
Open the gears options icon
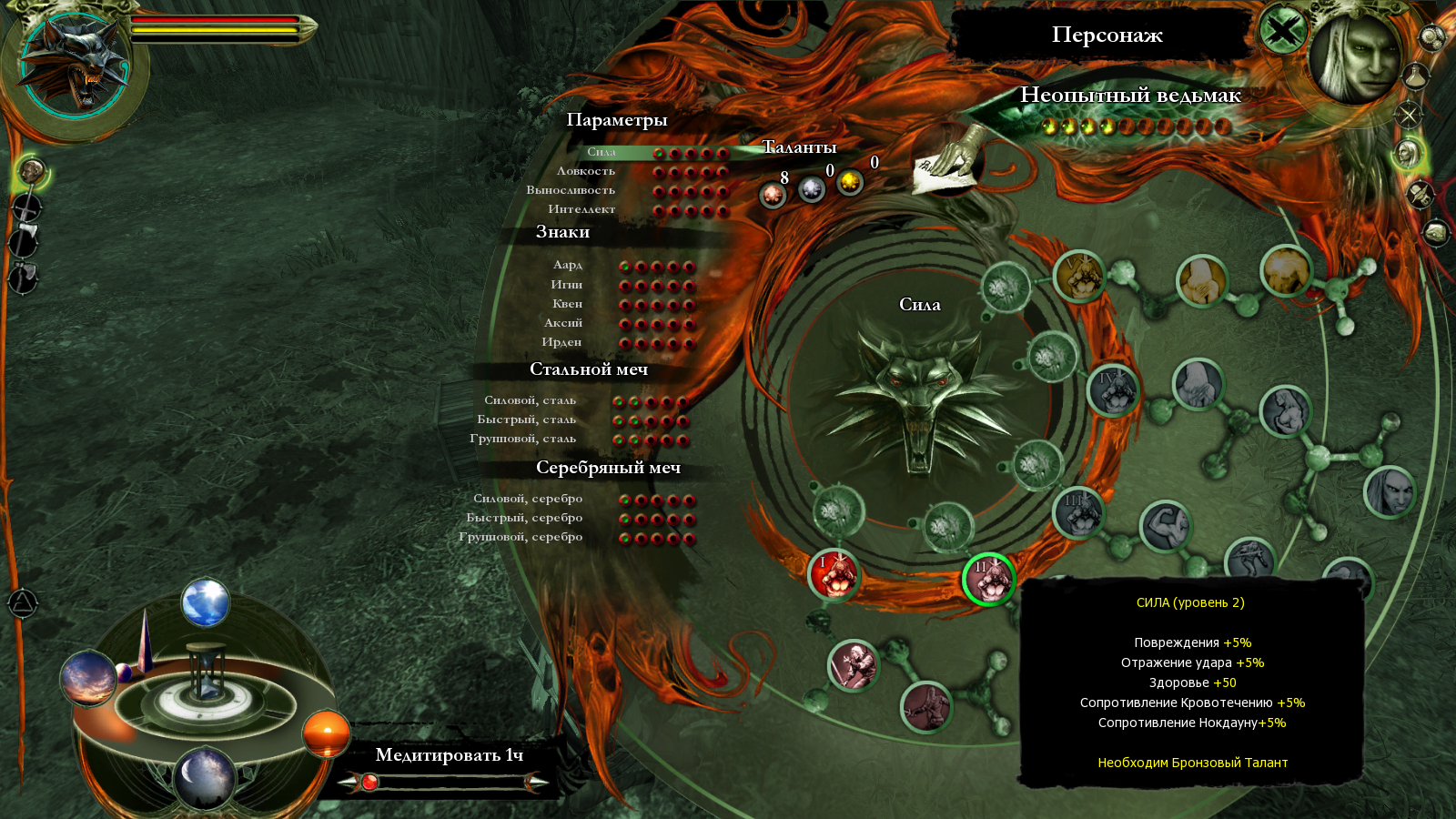[1431, 37]
